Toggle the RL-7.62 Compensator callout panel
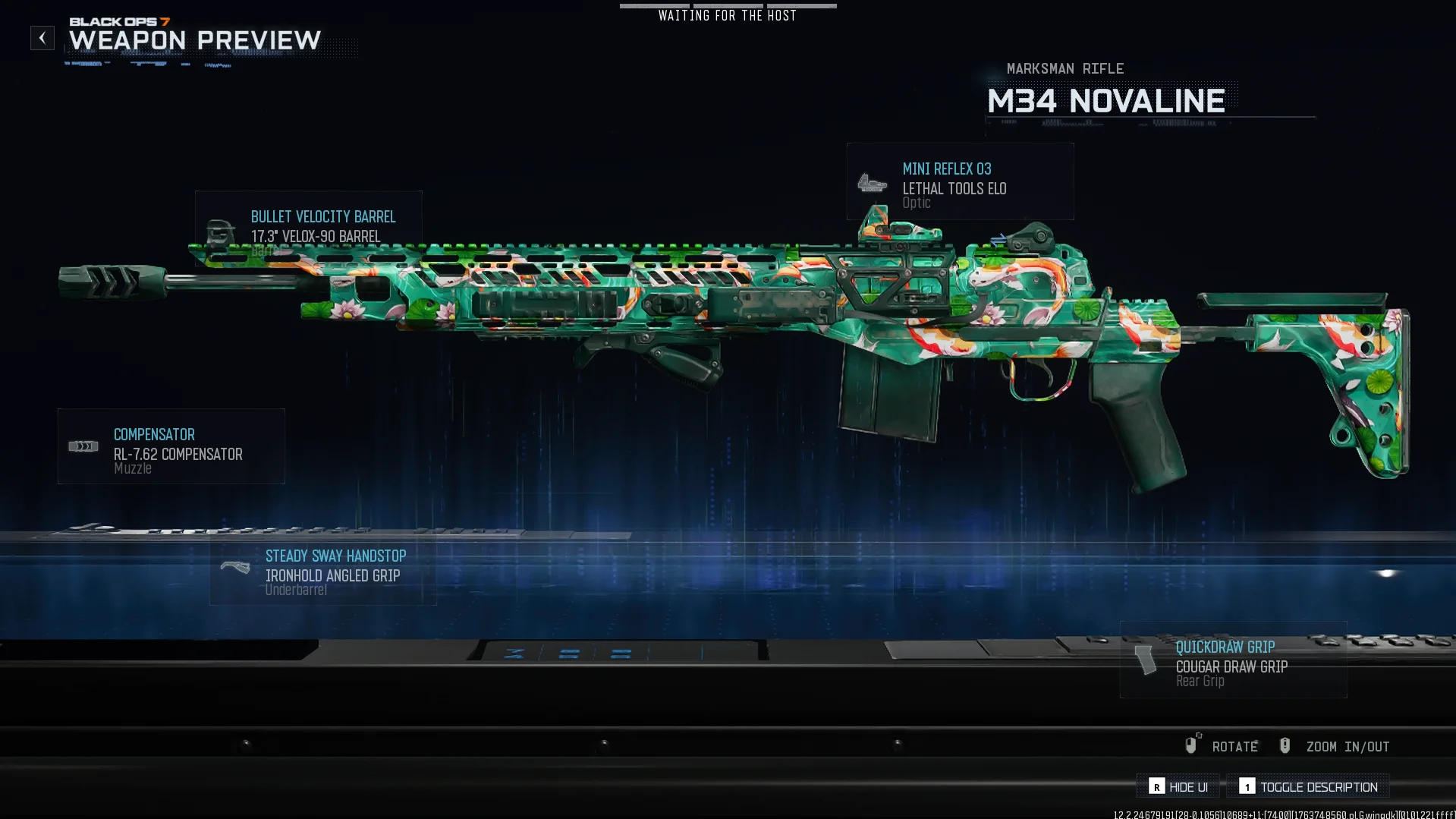The height and width of the screenshot is (819, 1456). (171, 446)
